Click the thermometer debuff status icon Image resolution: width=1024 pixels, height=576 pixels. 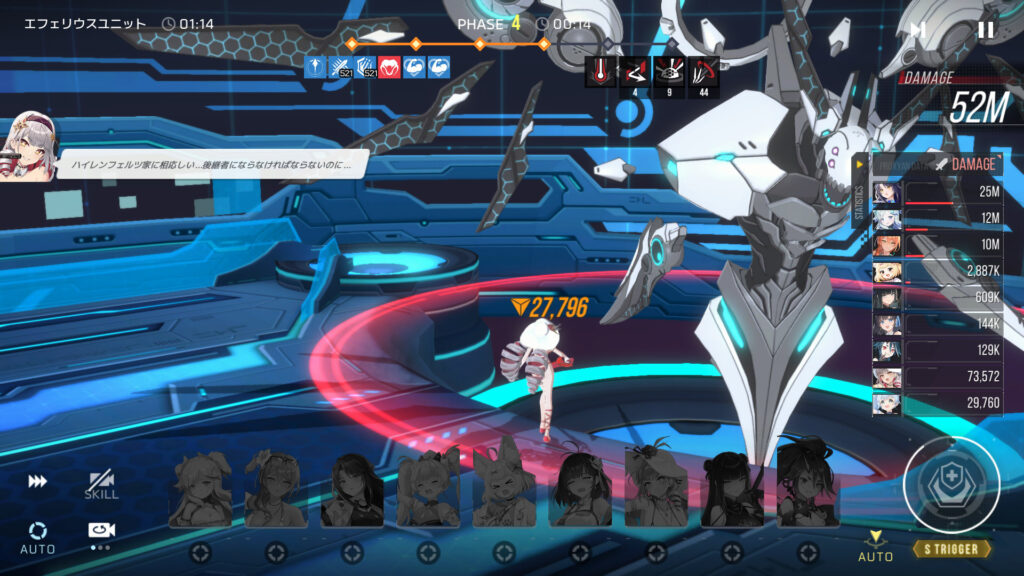pos(602,71)
